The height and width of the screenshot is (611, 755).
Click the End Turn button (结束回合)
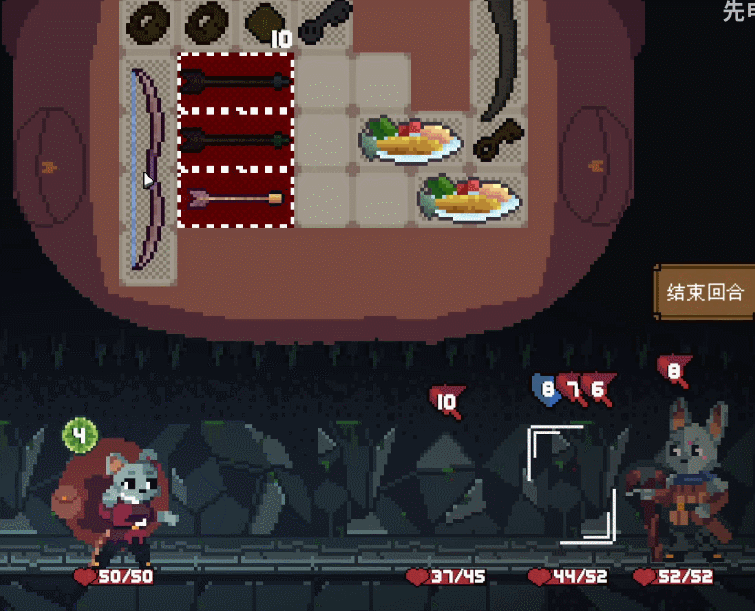(705, 292)
